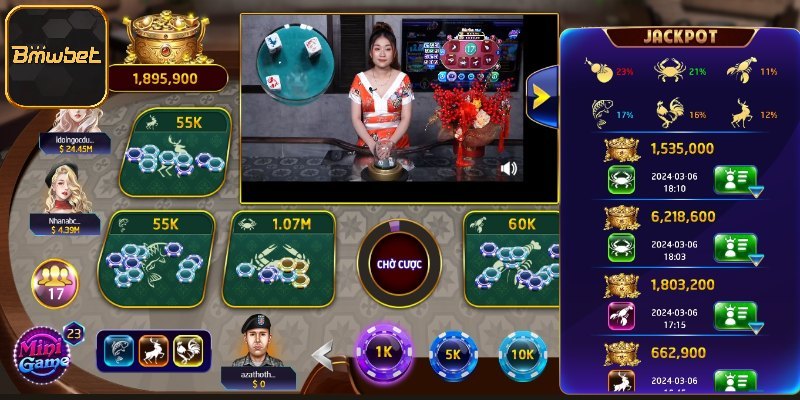Open details for the 1,535,000 jackpot
800x400 pixels.
point(734,182)
